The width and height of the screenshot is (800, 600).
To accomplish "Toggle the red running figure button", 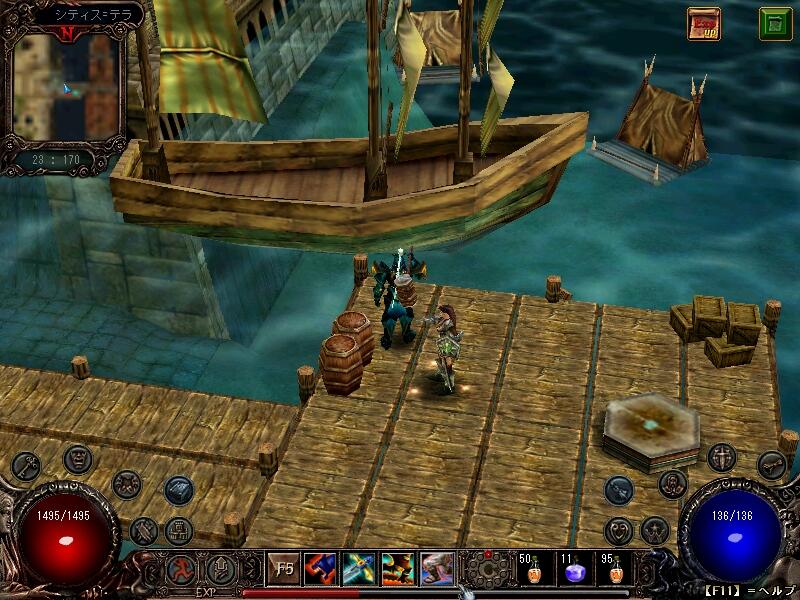I will (x=182, y=570).
